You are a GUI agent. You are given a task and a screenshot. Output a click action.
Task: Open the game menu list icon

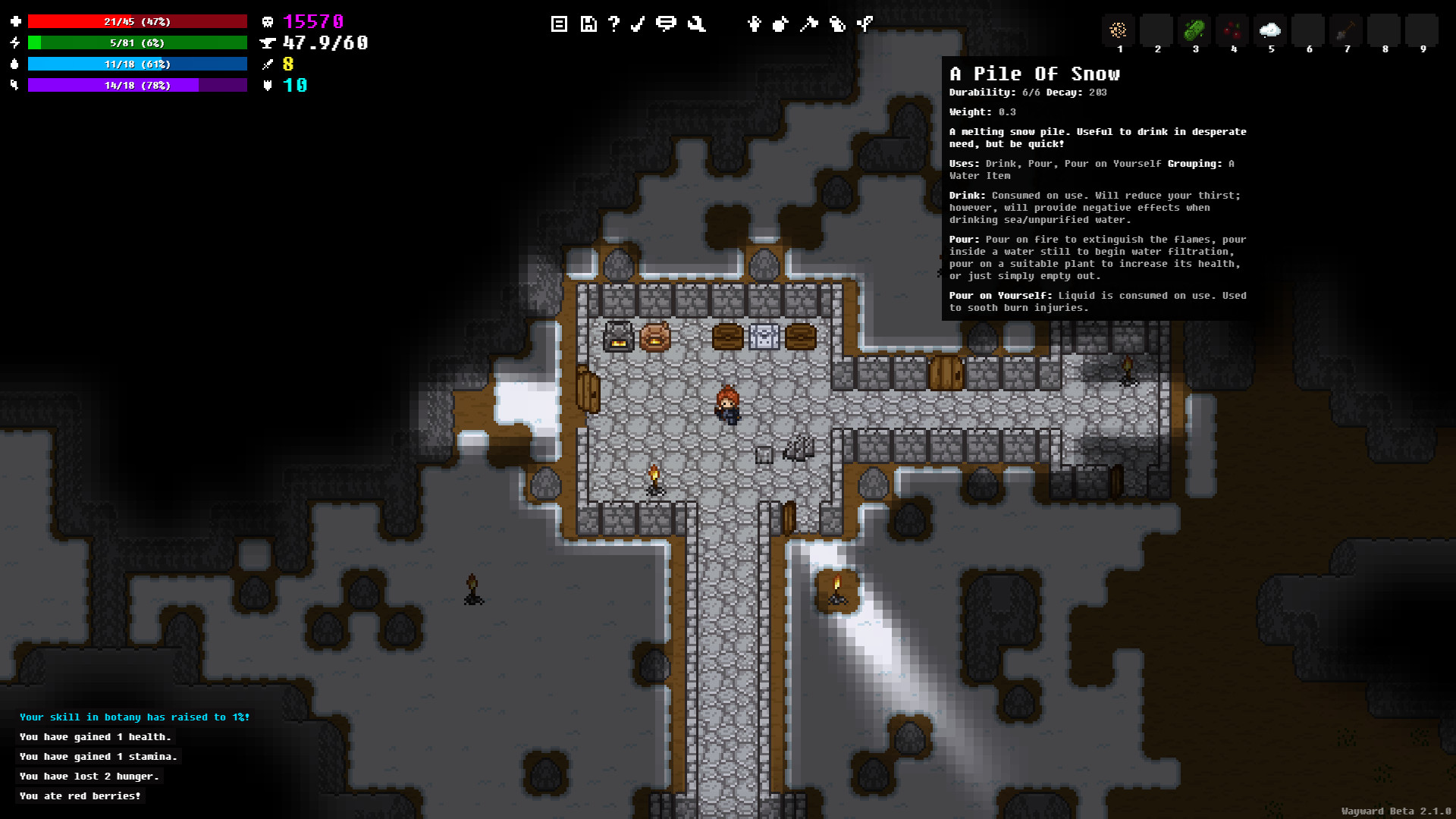[559, 24]
